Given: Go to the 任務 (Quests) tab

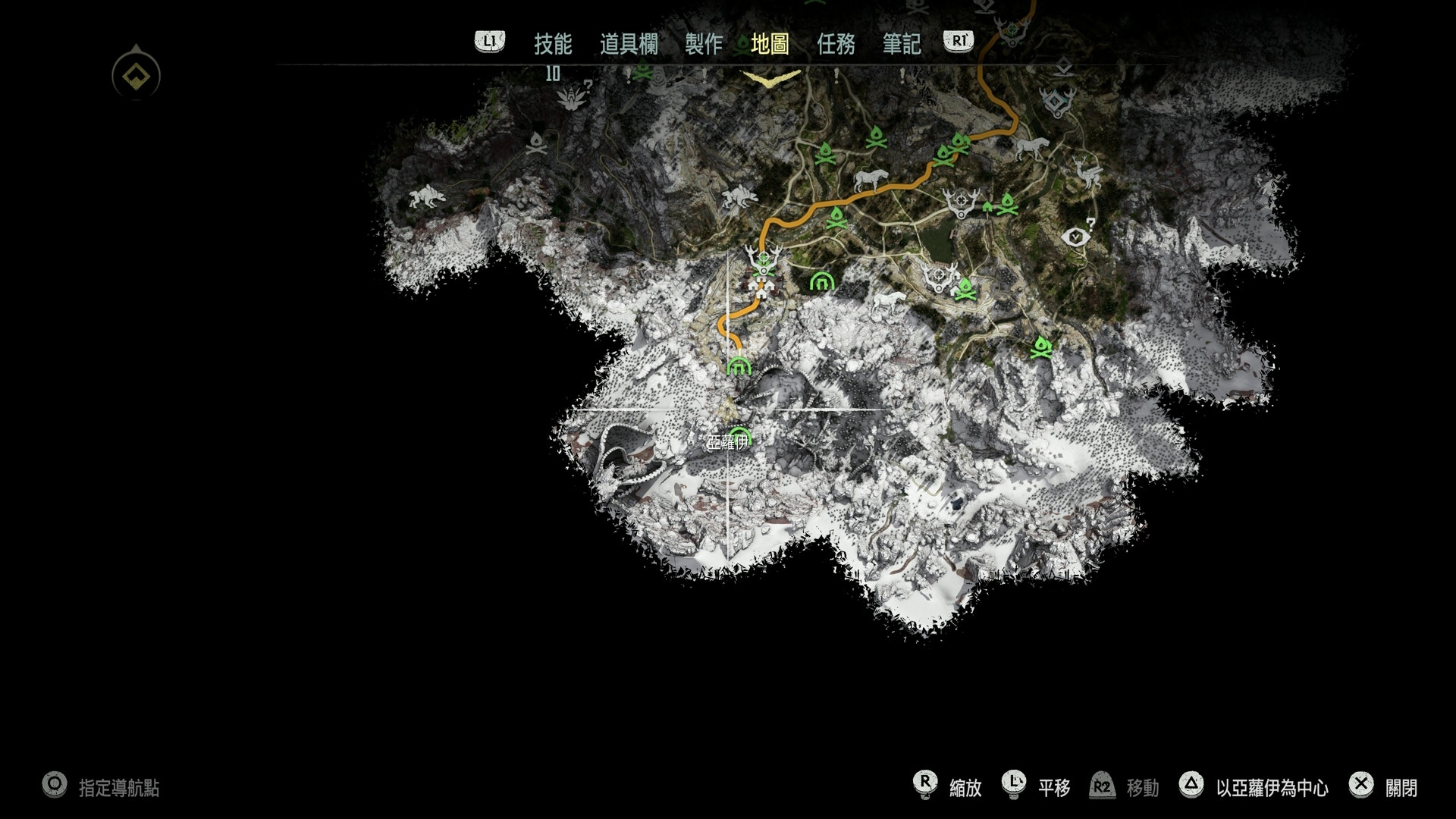Looking at the screenshot, I should 836,44.
